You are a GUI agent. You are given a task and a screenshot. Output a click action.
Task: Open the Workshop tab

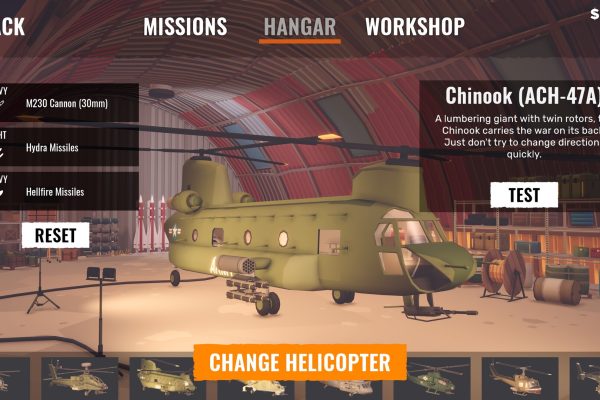[x=414, y=27]
